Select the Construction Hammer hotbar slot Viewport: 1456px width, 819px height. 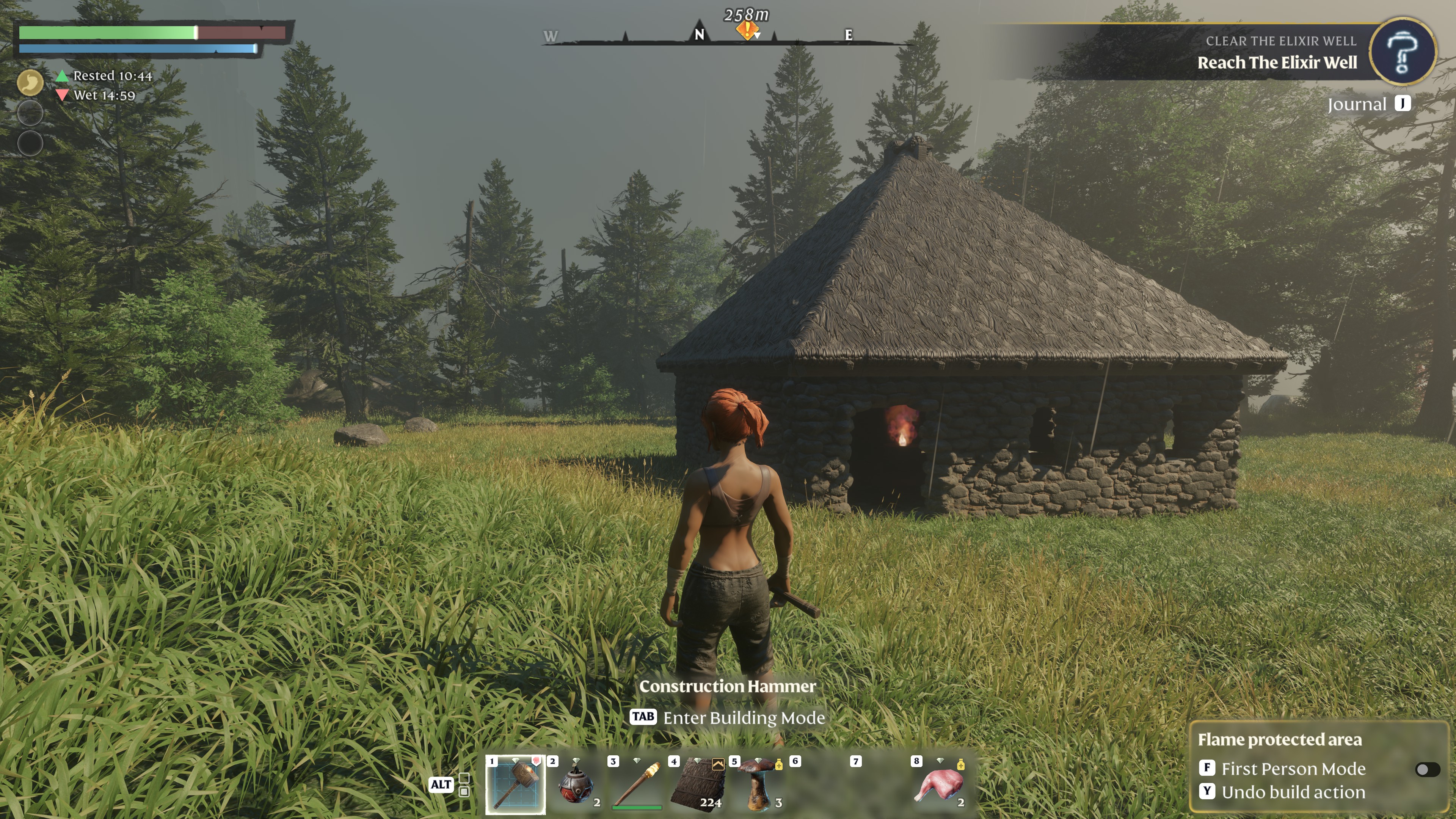click(516, 784)
